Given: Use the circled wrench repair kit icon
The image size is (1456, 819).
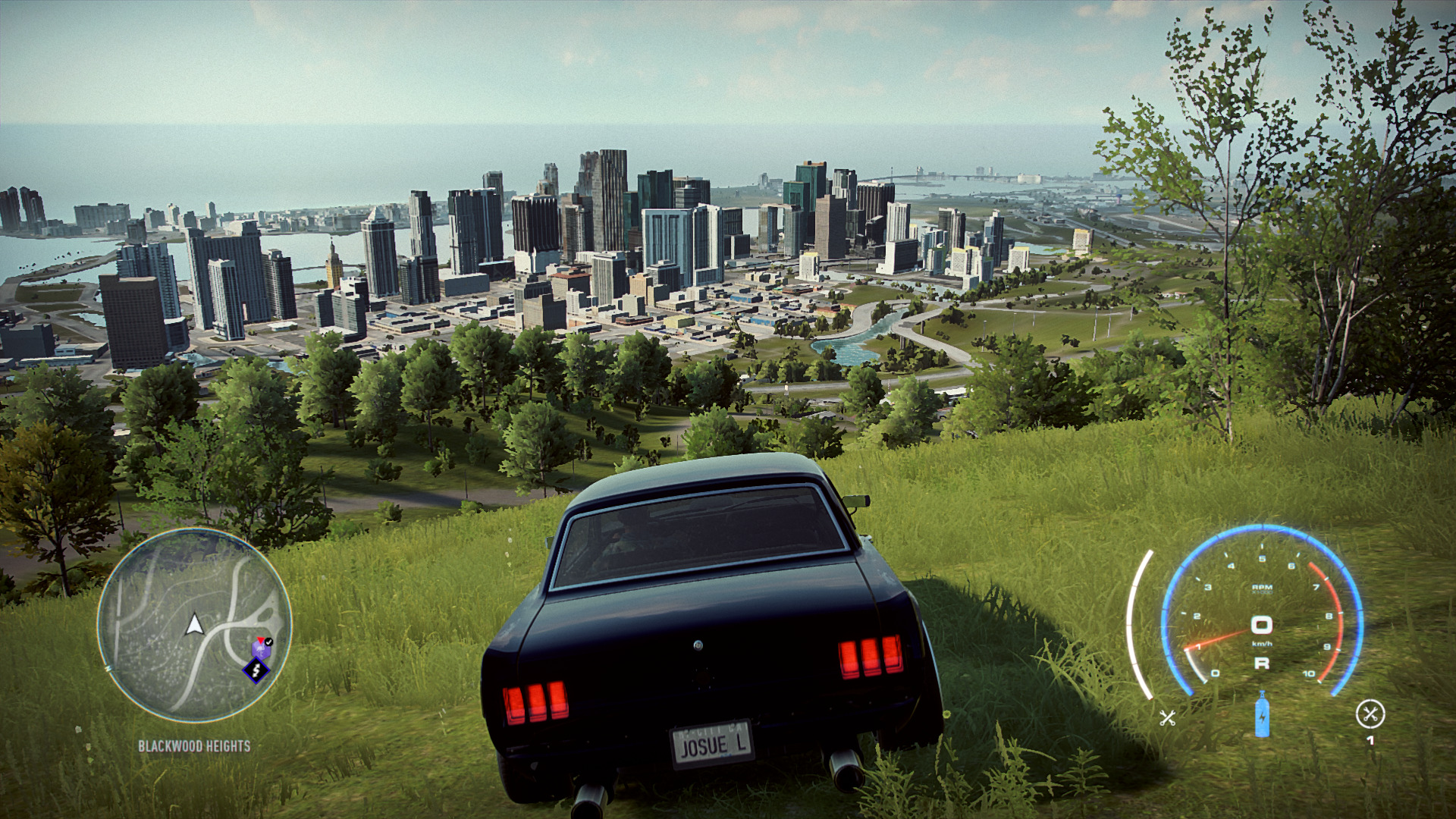Looking at the screenshot, I should pos(1370,714).
